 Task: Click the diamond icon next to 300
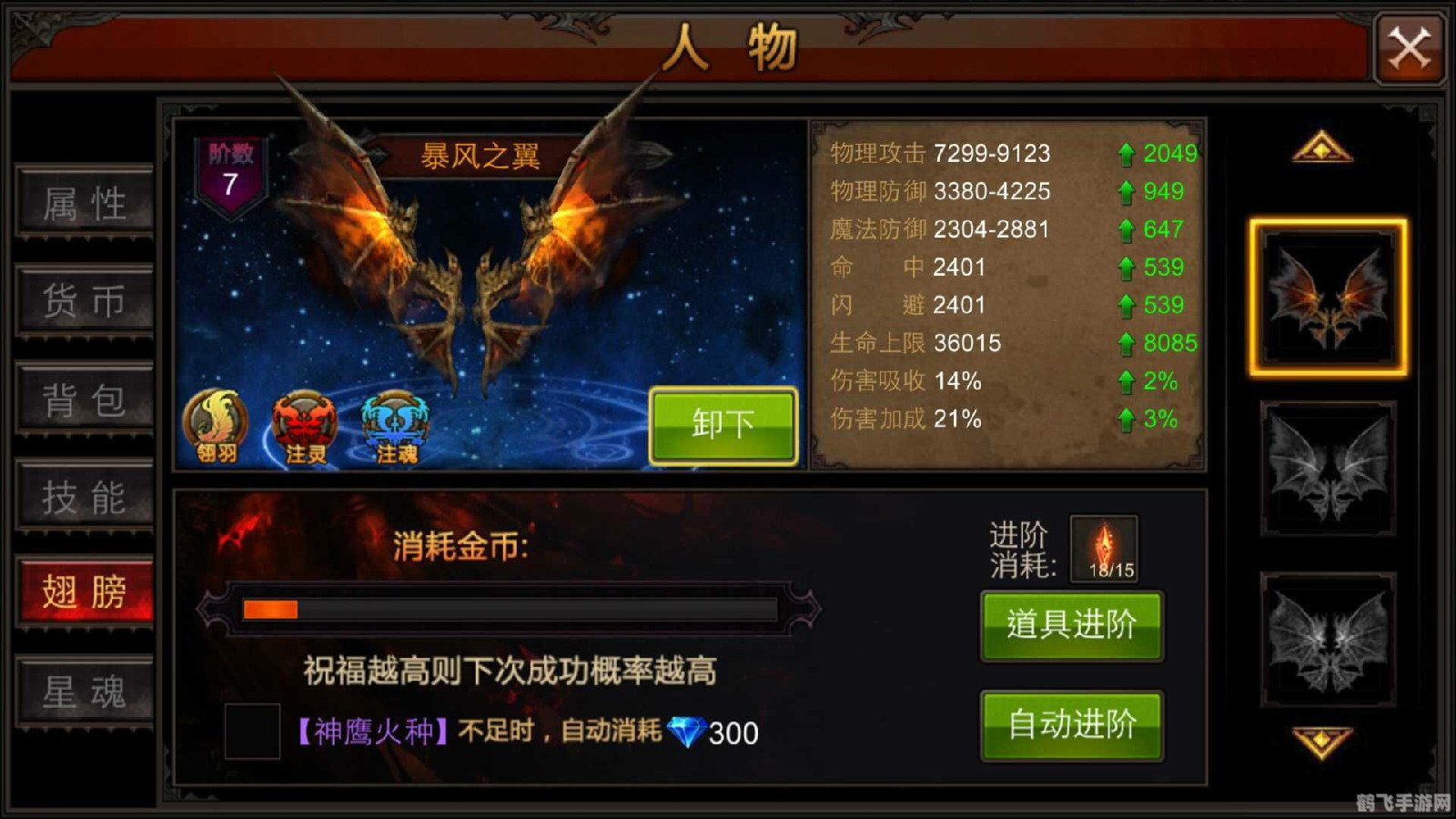689,730
